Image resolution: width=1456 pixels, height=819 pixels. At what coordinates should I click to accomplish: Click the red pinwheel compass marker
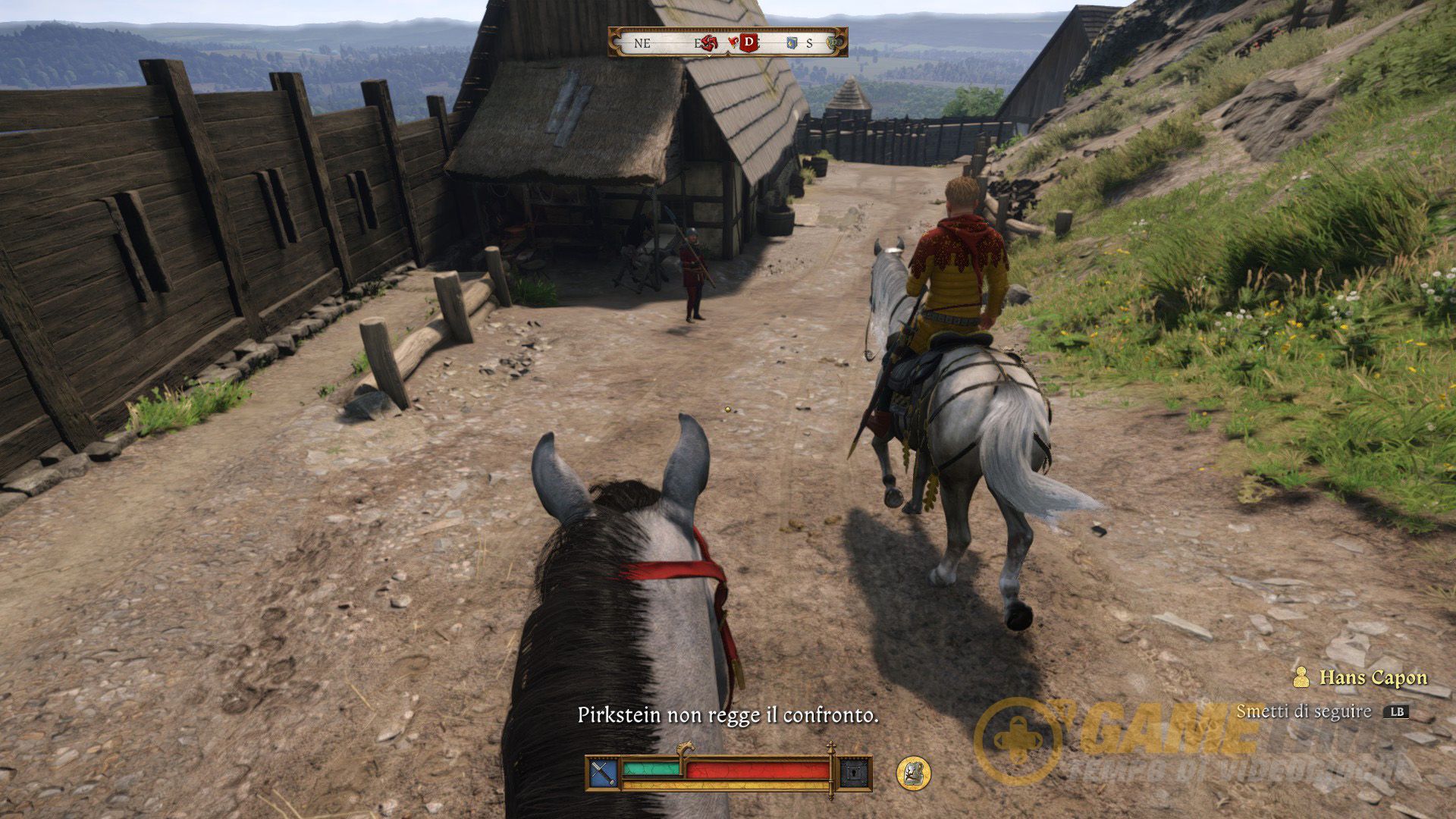click(710, 42)
